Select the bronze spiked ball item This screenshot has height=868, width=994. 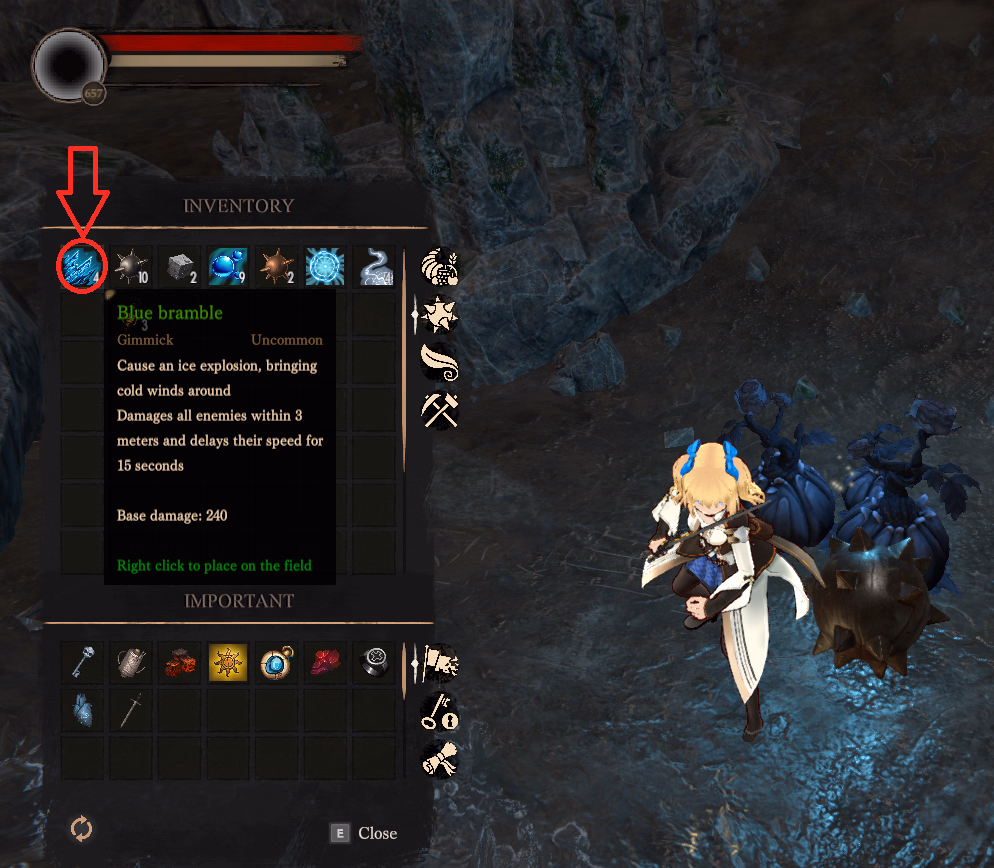pyautogui.click(x=277, y=268)
